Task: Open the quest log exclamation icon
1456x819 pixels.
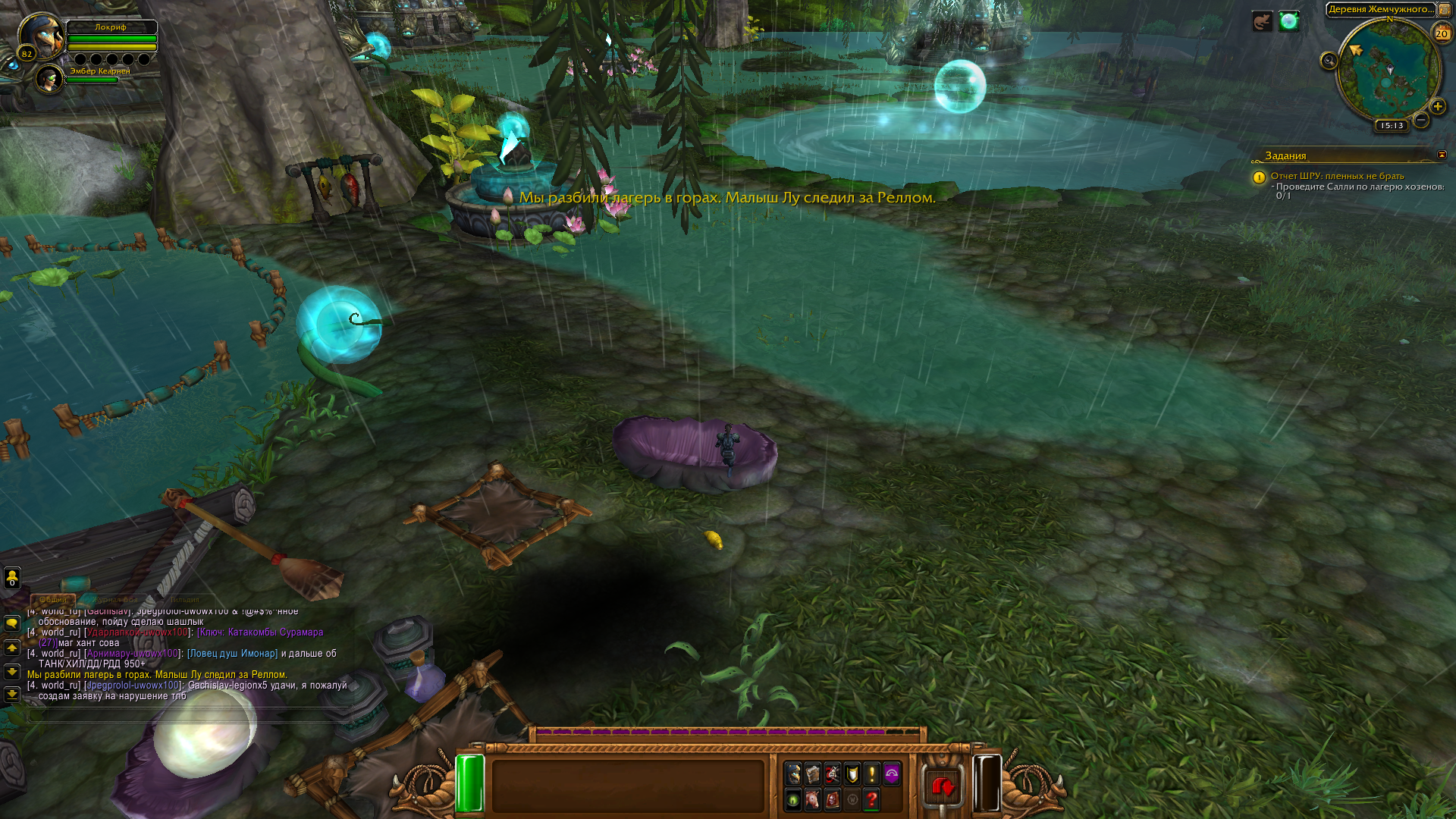Action: [872, 773]
